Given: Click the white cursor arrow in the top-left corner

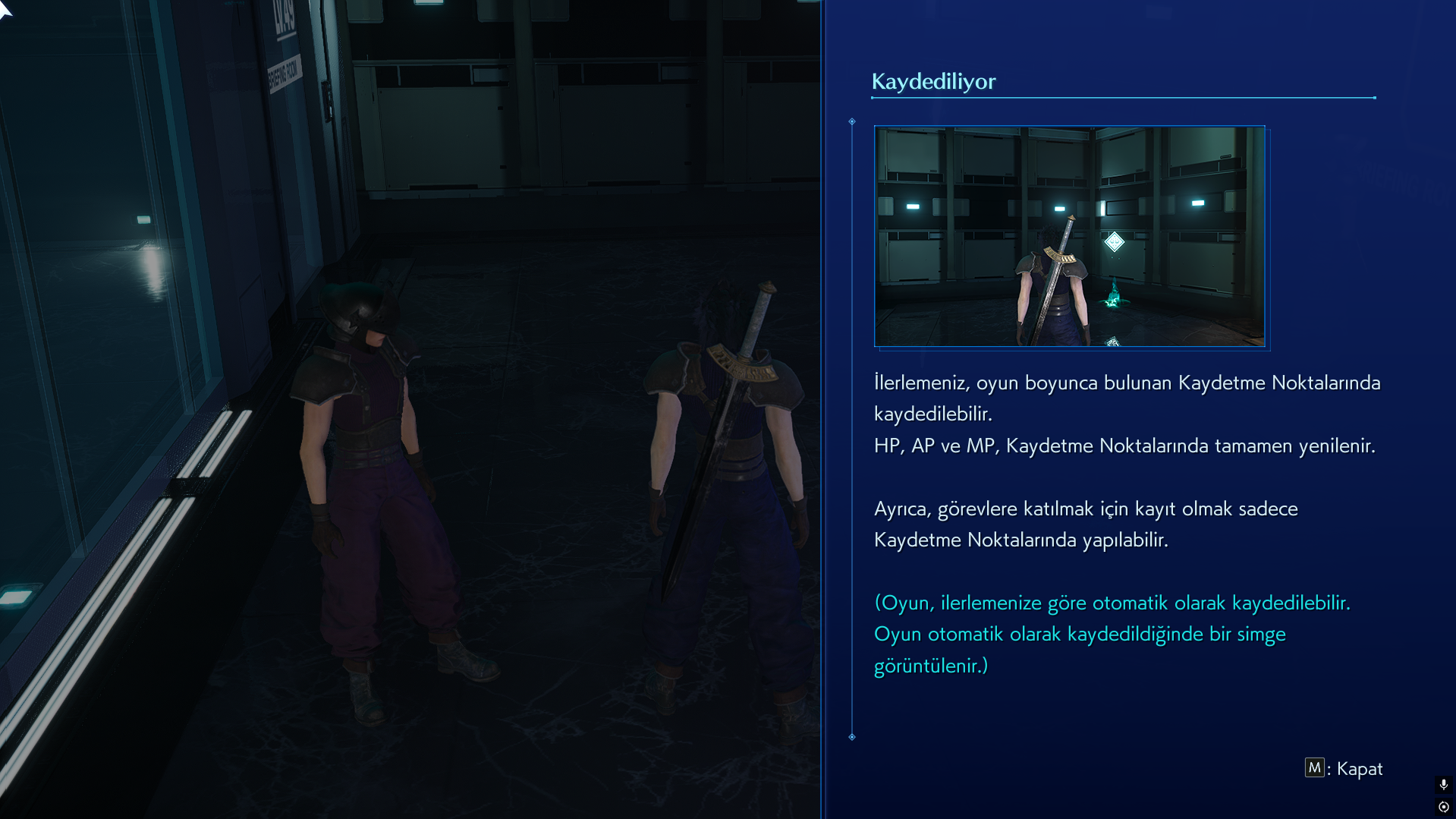Looking at the screenshot, I should point(6,11).
